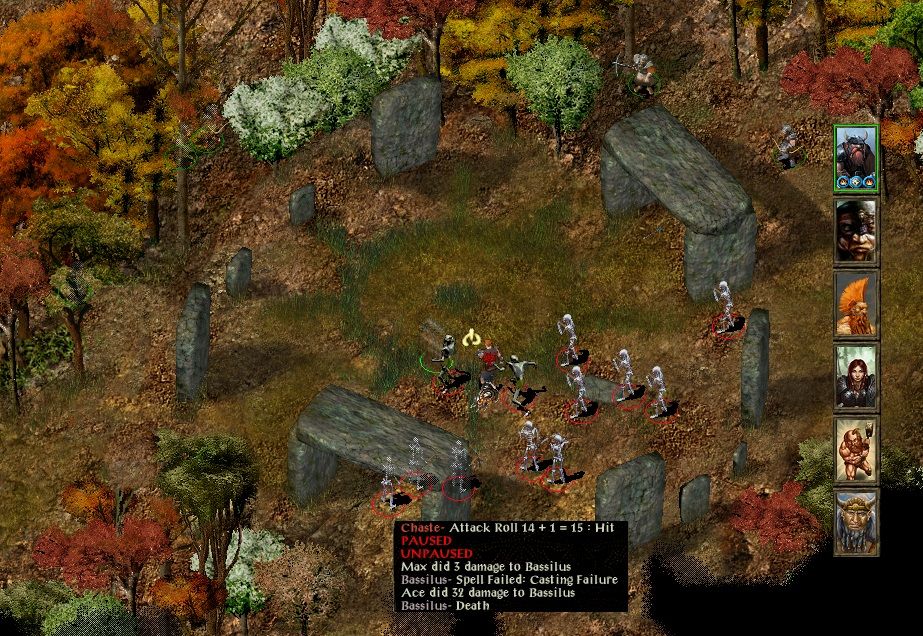923x636 pixels.
Task: Choose the dark-faced scarred character portrait
Action: (x=856, y=231)
